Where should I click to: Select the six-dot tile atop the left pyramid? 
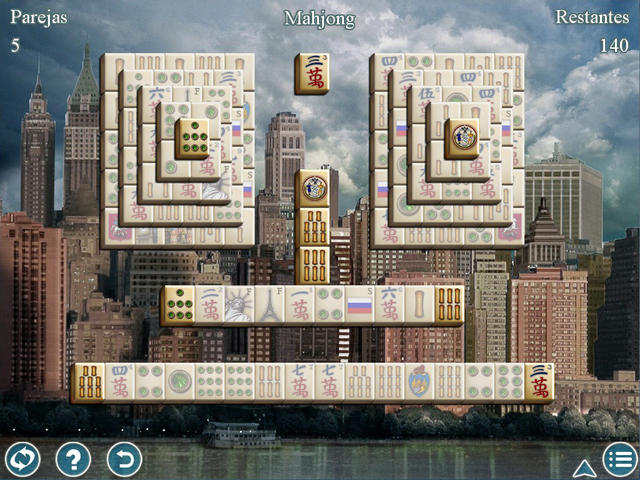point(192,138)
